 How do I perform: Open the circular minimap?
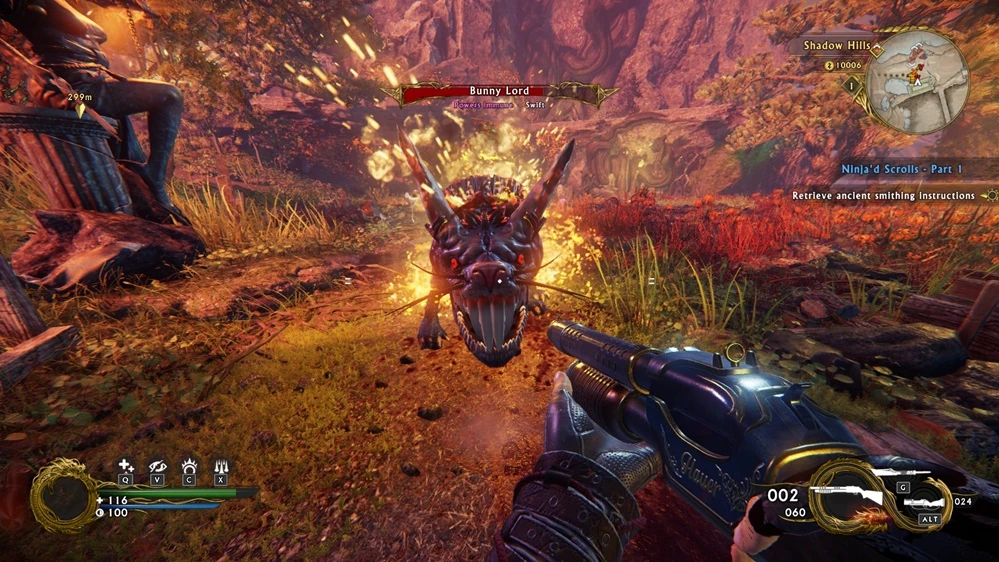pos(916,81)
